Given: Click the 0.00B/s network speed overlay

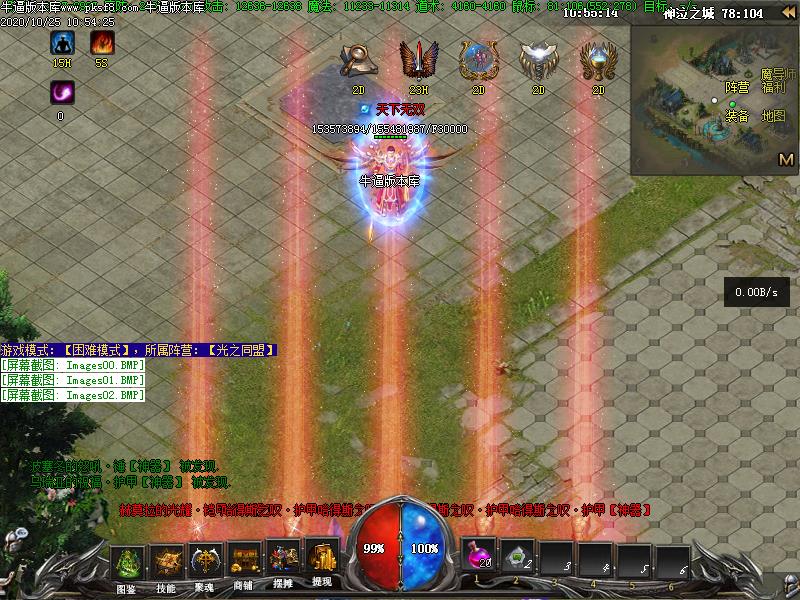Looking at the screenshot, I should (x=756, y=292).
